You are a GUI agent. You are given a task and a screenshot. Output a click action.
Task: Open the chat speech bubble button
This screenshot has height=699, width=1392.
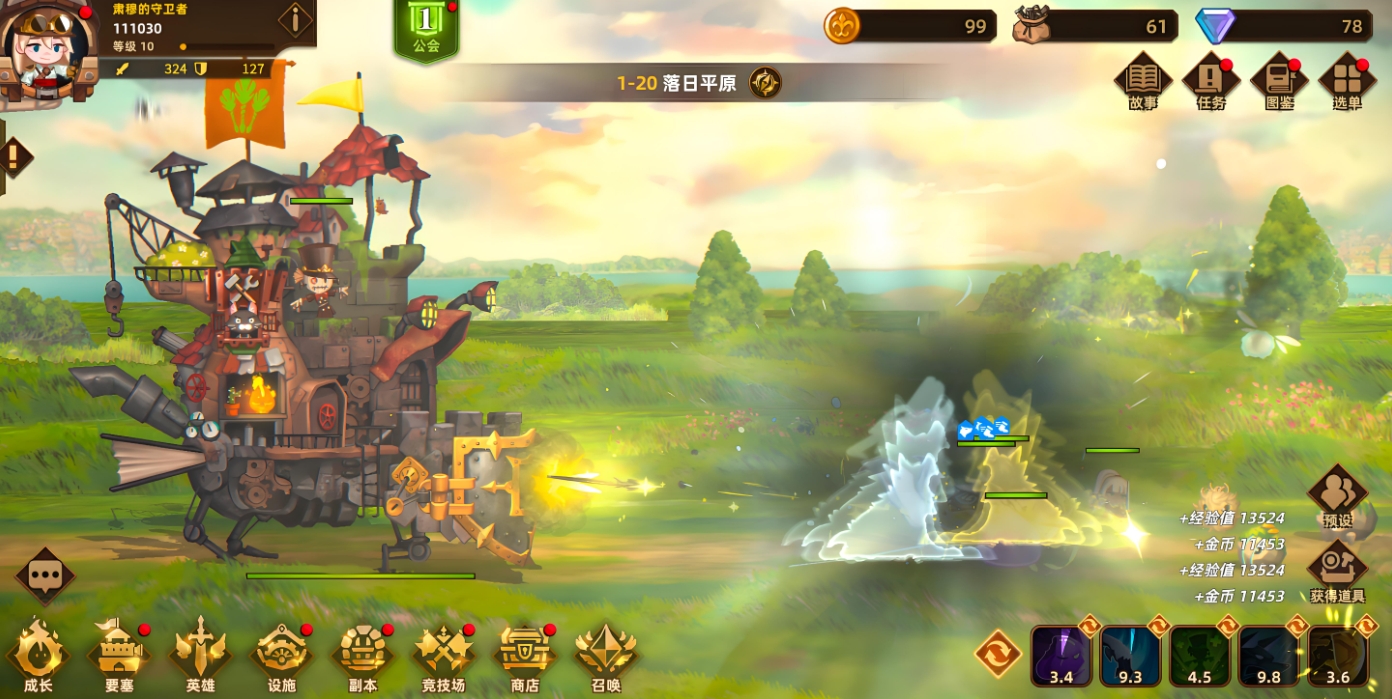[45, 575]
